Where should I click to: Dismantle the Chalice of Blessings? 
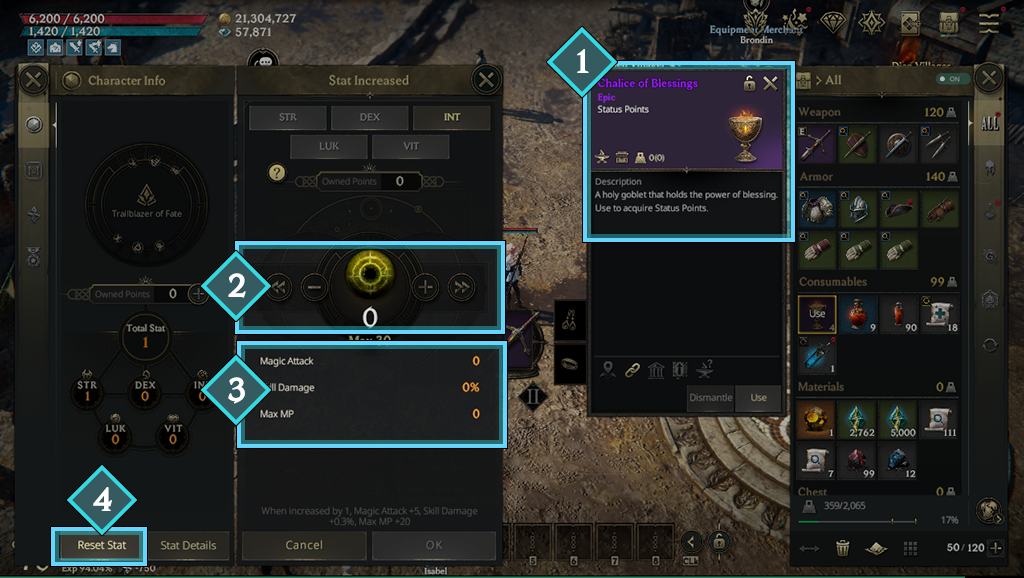tap(711, 397)
